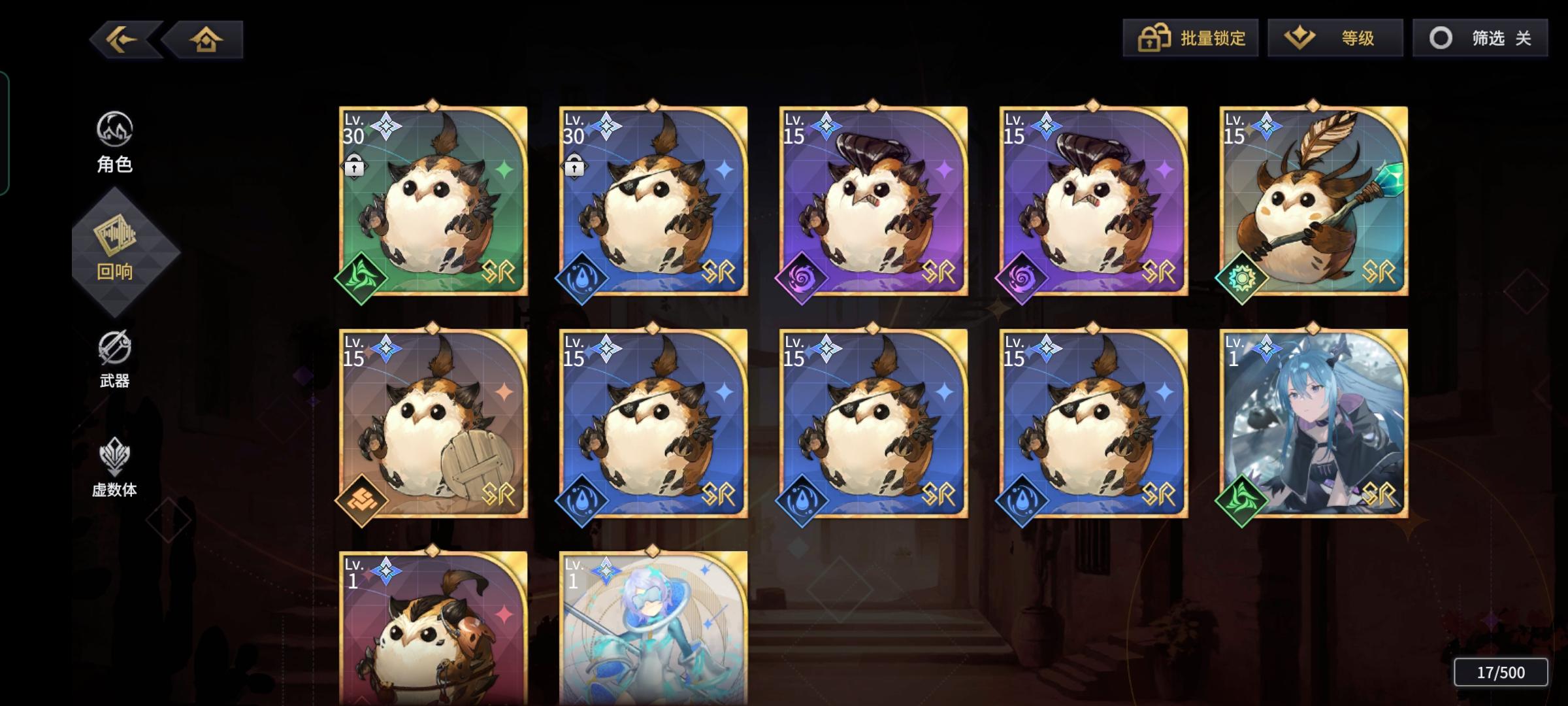
Task: Click the 17/500 capacity counter
Action: point(1500,671)
